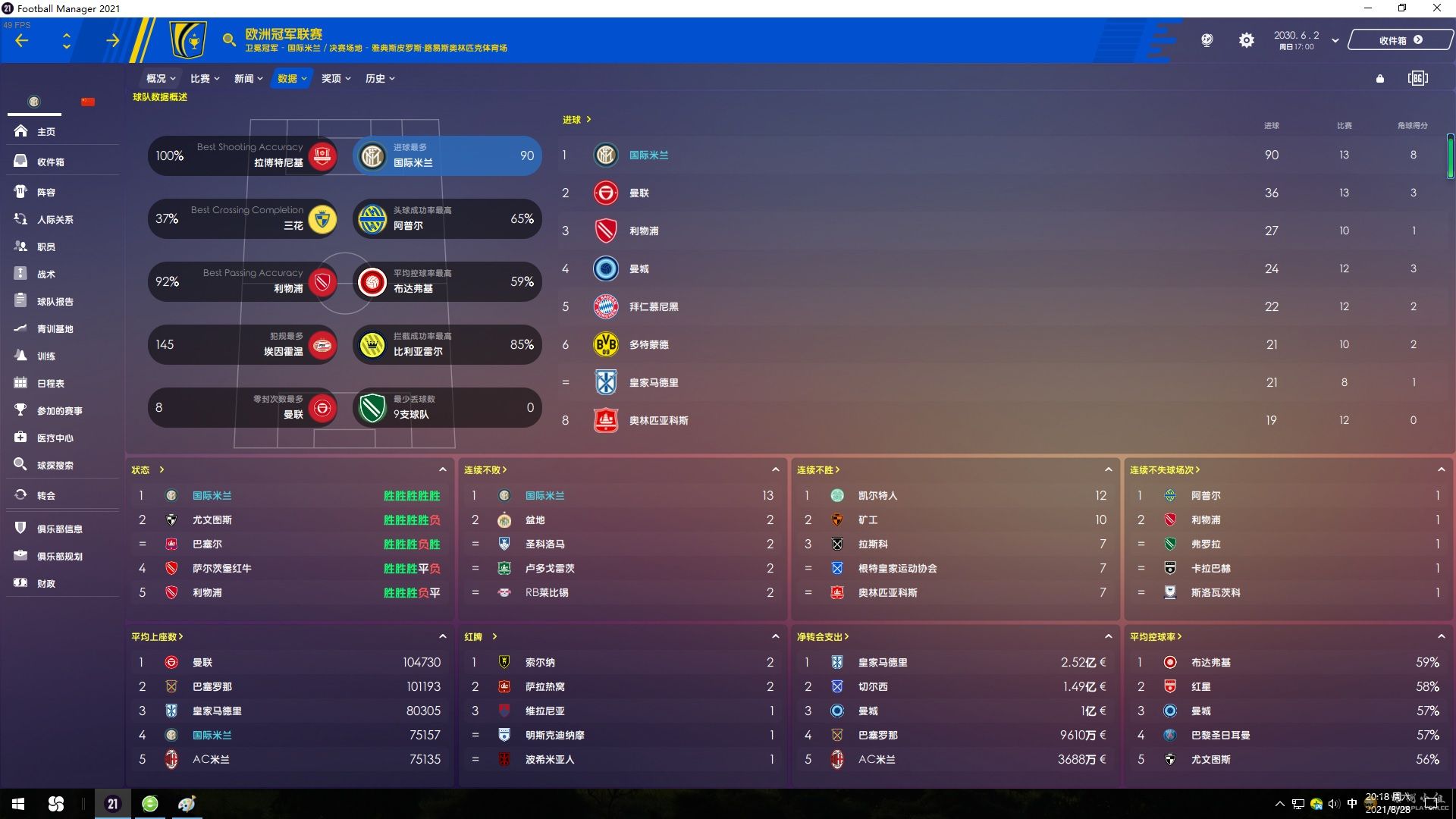The image size is (1456, 819).
Task: Open the 进球 stats heading link
Action: click(x=576, y=120)
